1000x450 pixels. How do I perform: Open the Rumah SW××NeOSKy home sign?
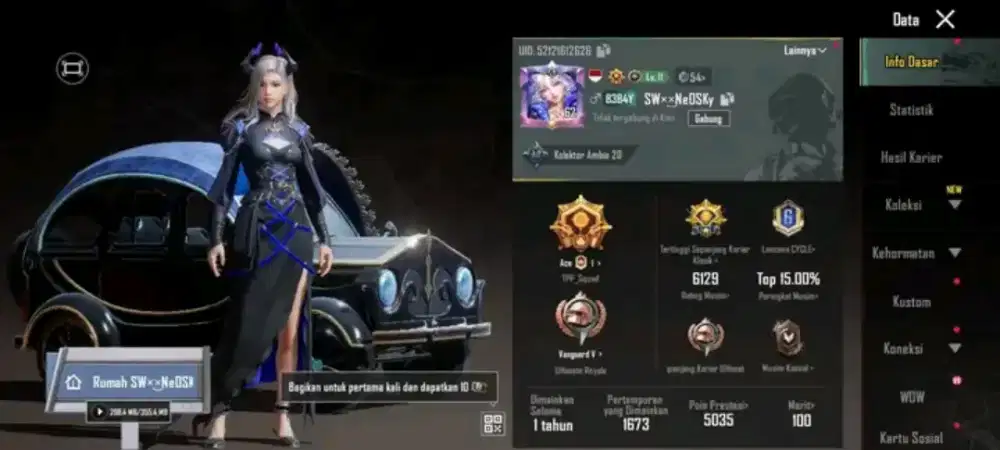tap(128, 382)
